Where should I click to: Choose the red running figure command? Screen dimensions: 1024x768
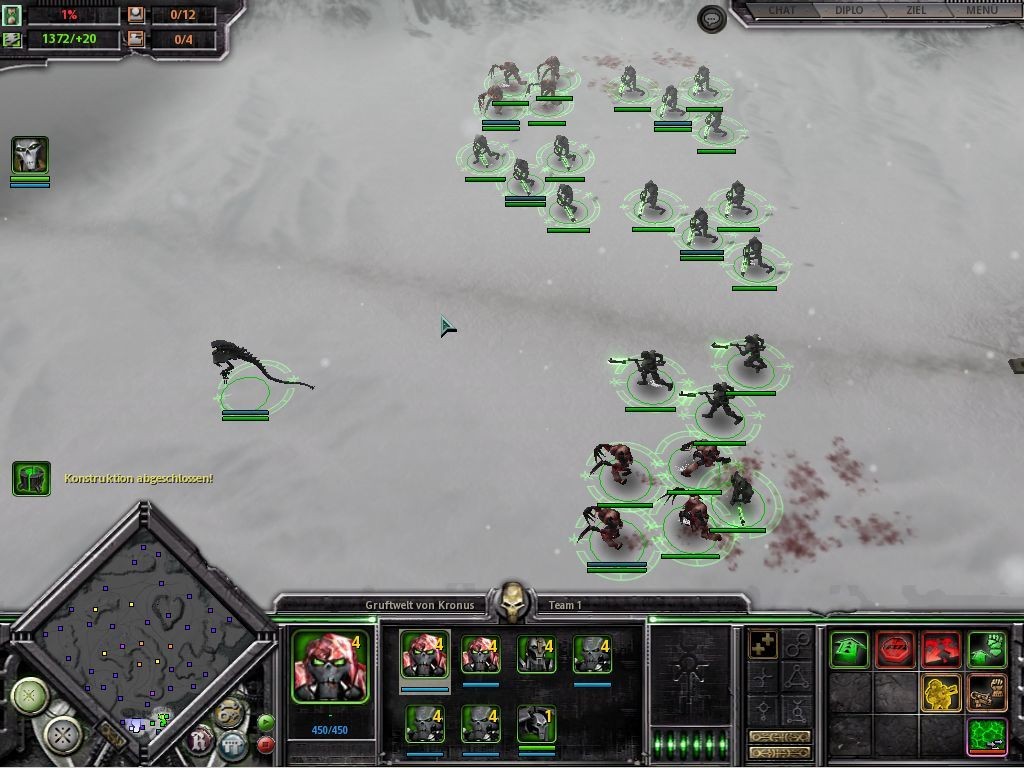(941, 650)
